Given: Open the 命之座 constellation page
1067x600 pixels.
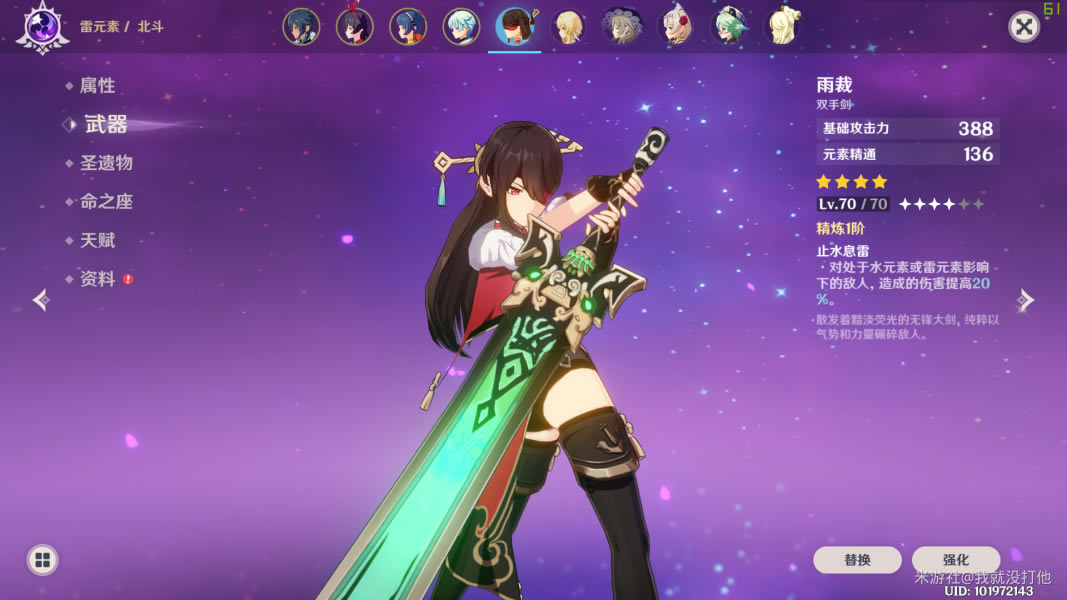Looking at the screenshot, I should 106,202.
